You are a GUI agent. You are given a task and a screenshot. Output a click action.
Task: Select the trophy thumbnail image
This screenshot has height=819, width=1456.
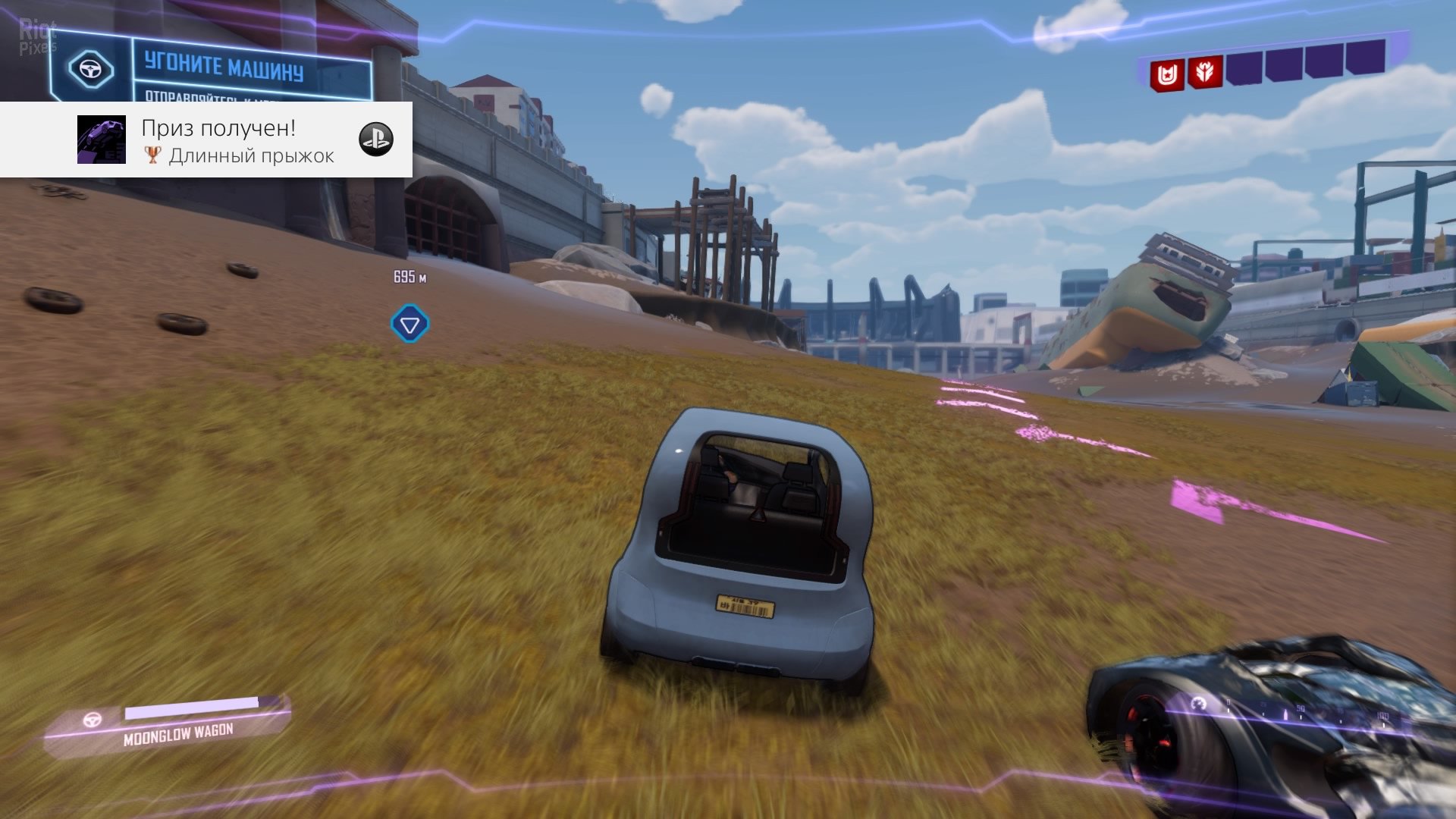click(x=102, y=140)
